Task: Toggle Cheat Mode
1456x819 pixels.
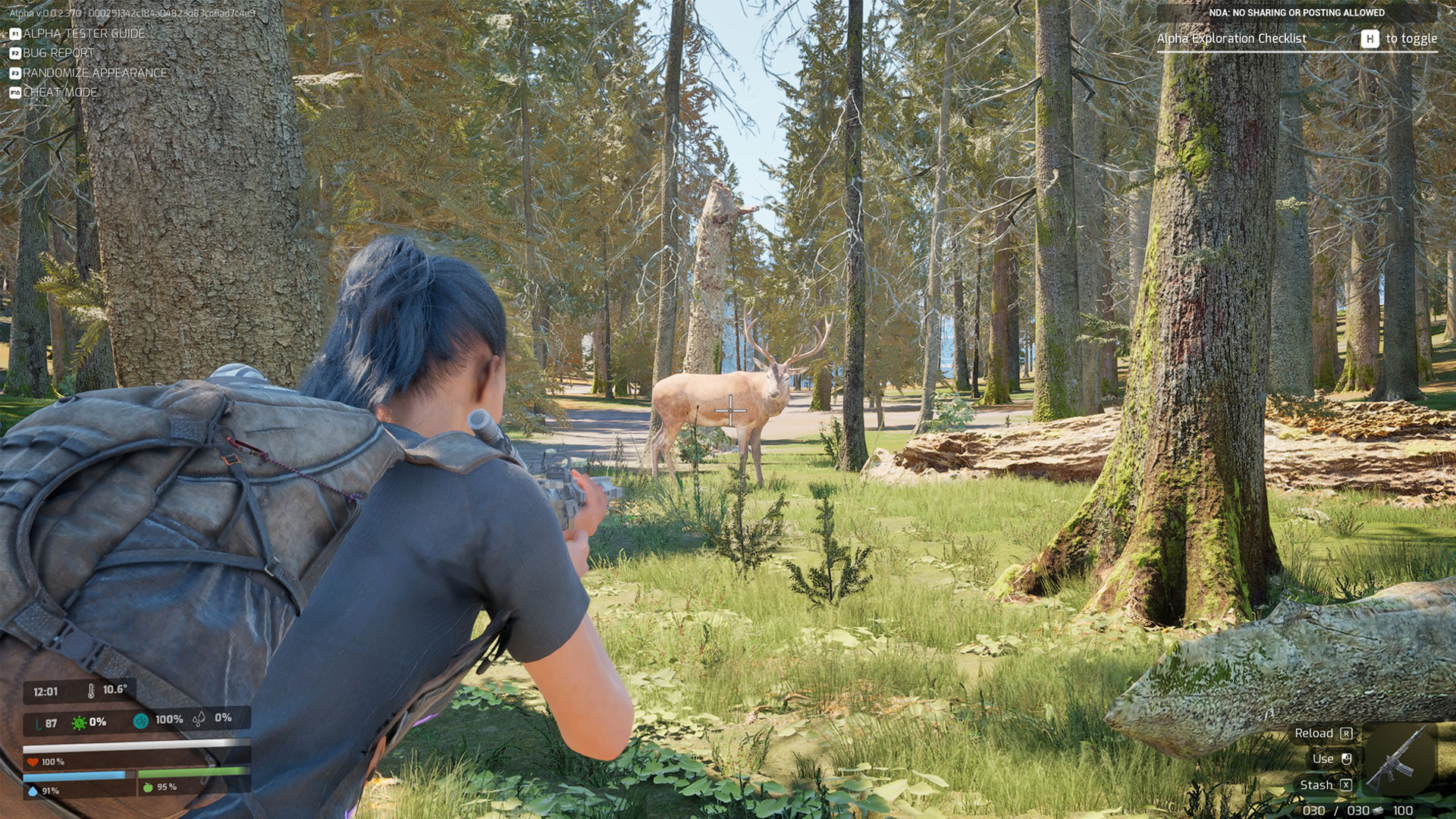Action: pos(60,93)
